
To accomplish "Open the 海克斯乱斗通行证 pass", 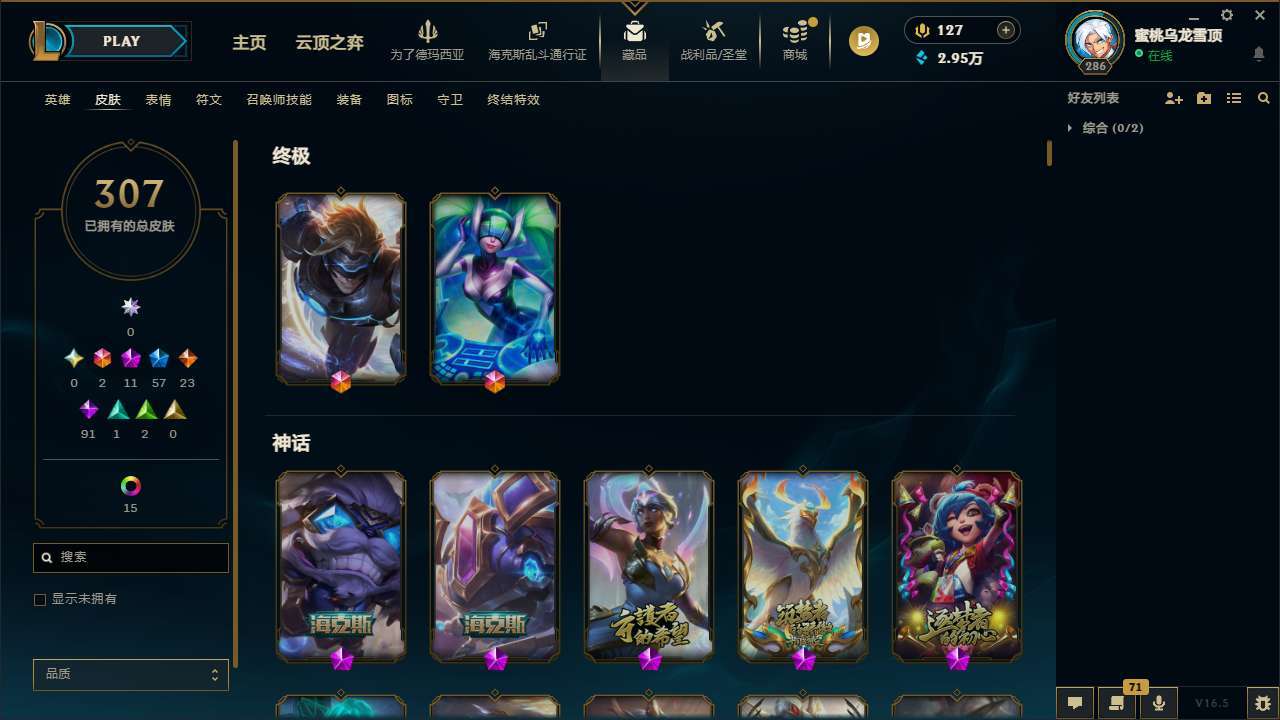I will [537, 40].
